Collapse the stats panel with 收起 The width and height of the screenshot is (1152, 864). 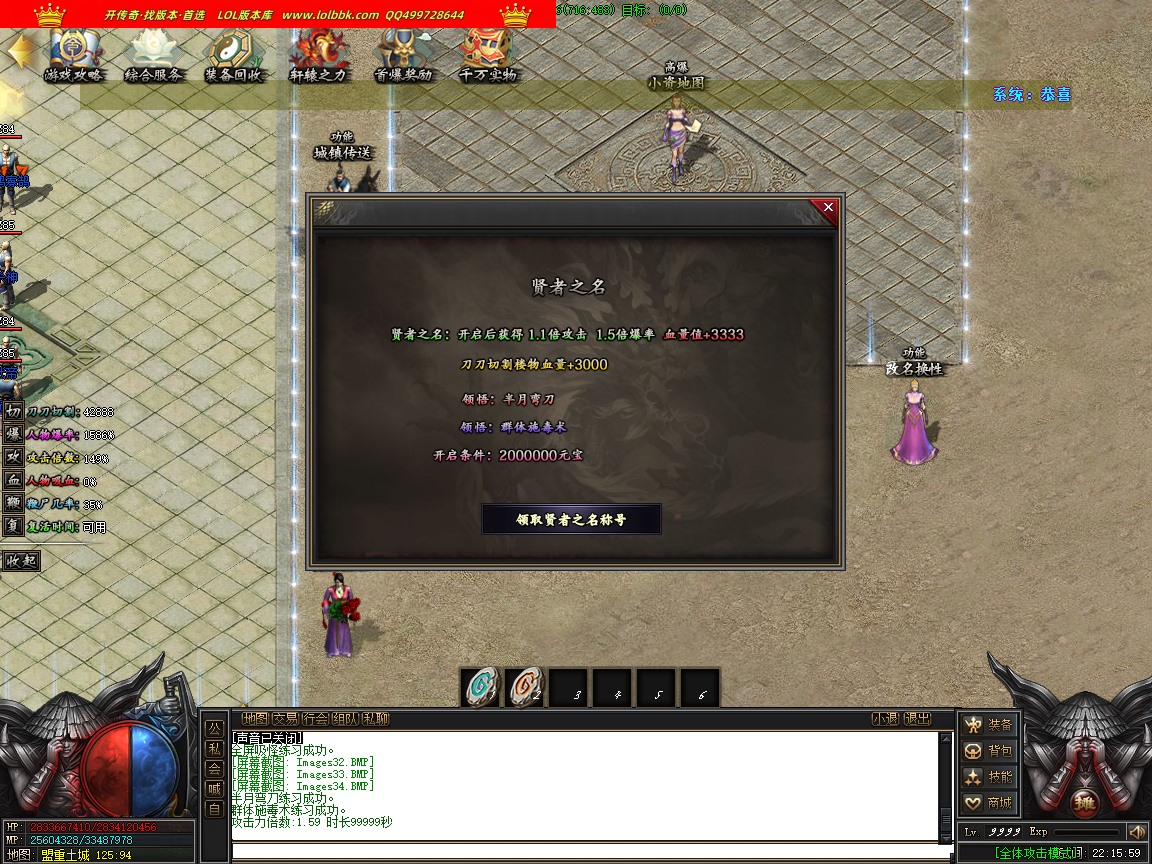[x=21, y=561]
